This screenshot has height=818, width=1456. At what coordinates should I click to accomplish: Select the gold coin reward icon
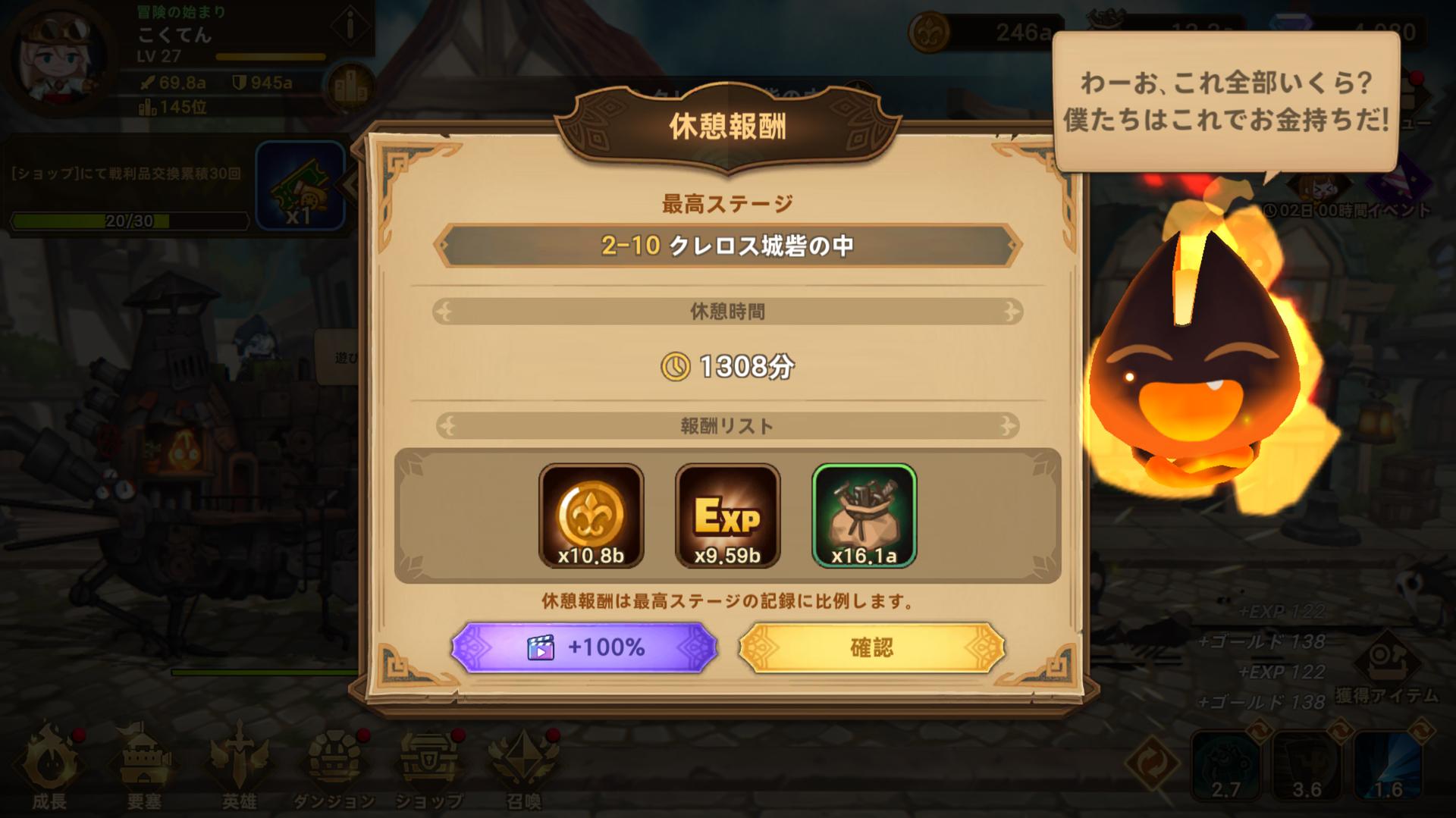(x=591, y=516)
